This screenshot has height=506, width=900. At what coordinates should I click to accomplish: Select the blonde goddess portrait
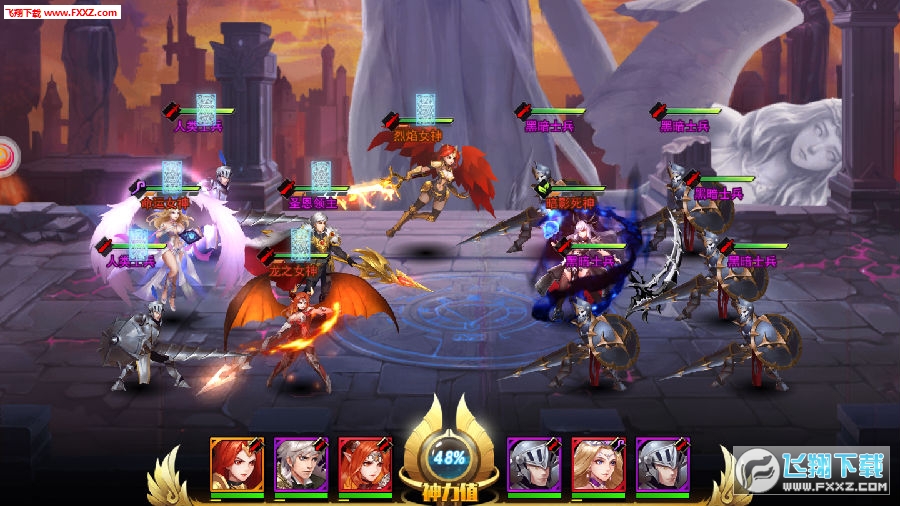tap(598, 463)
